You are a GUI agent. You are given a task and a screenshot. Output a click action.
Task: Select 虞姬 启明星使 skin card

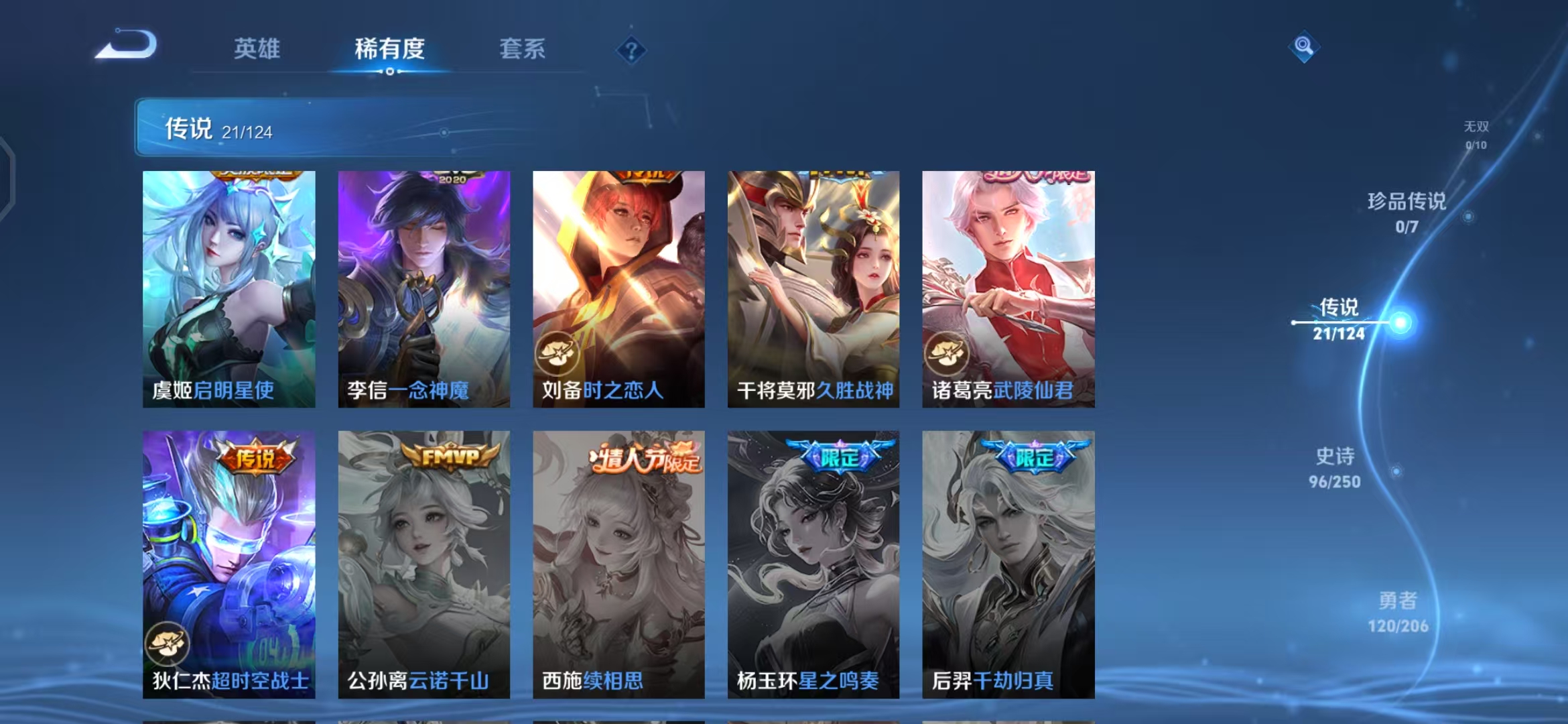(x=228, y=289)
